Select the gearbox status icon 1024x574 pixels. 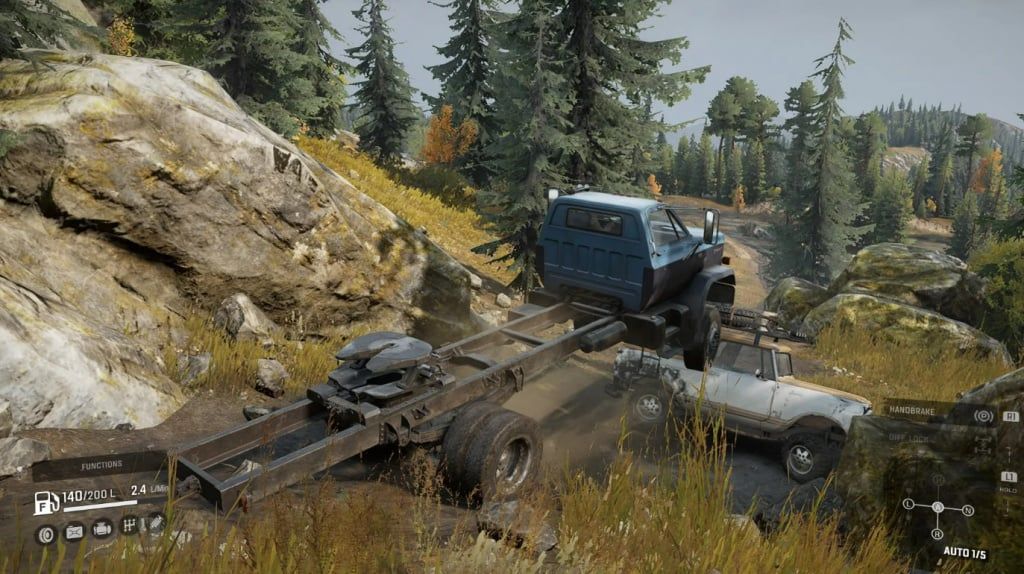point(129,525)
